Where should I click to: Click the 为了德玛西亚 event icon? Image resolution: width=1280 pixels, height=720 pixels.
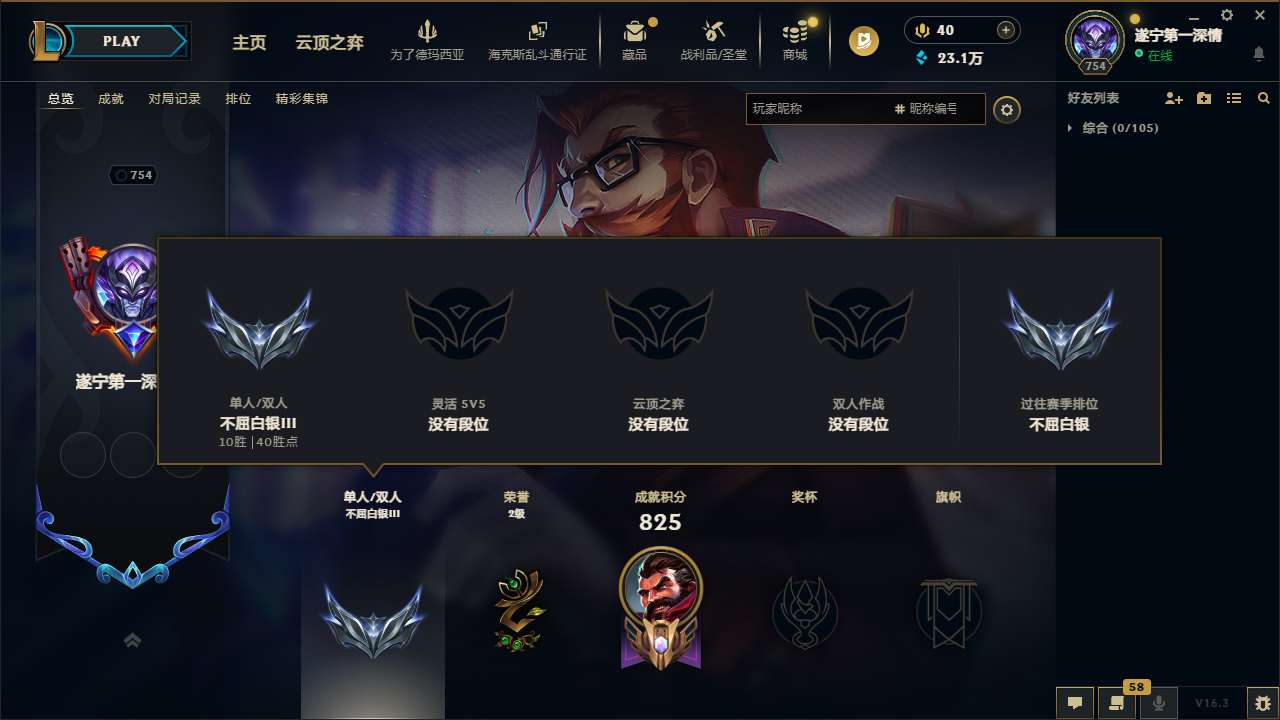coord(428,32)
